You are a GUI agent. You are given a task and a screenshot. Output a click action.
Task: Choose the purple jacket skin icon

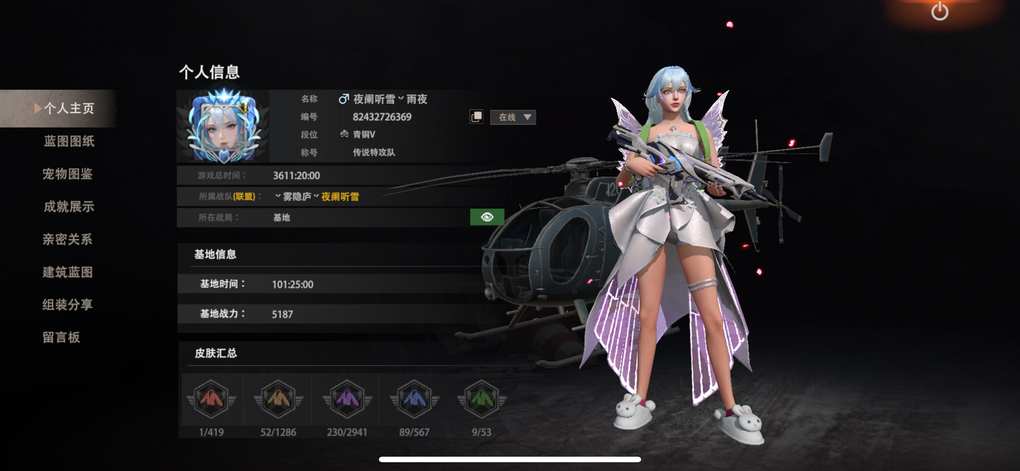(x=344, y=398)
